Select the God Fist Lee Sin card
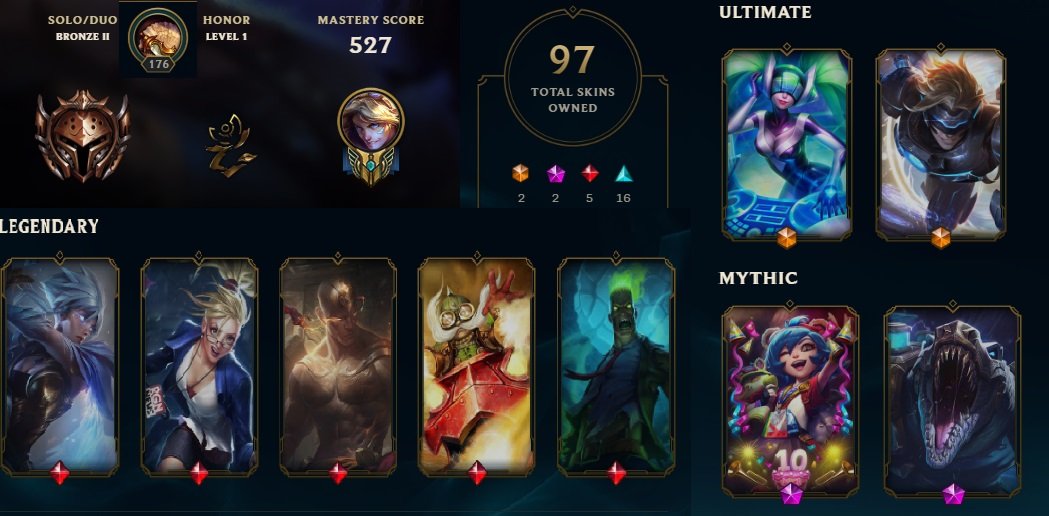 337,365
